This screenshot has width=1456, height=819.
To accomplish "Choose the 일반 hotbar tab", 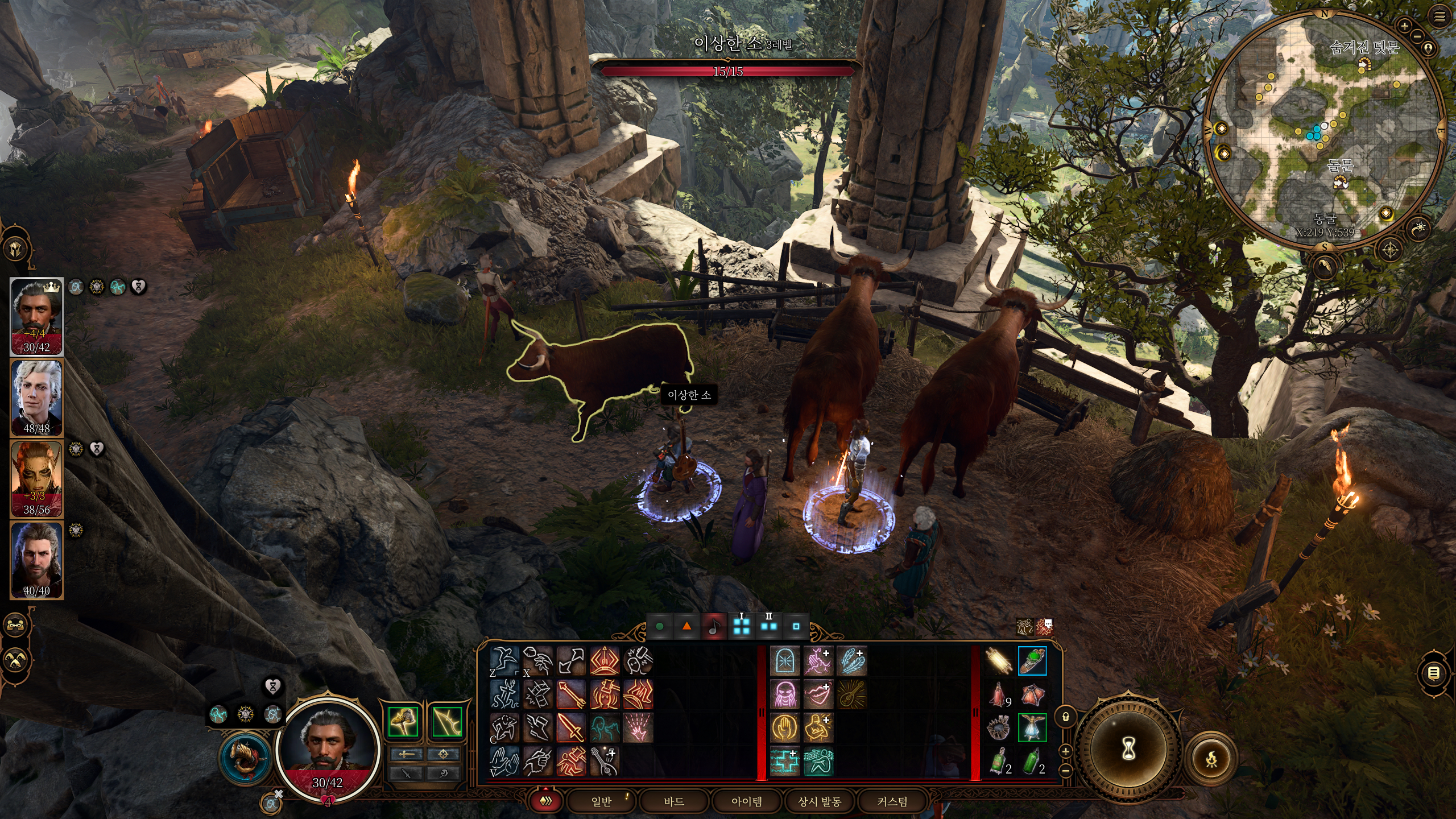I will [x=601, y=801].
